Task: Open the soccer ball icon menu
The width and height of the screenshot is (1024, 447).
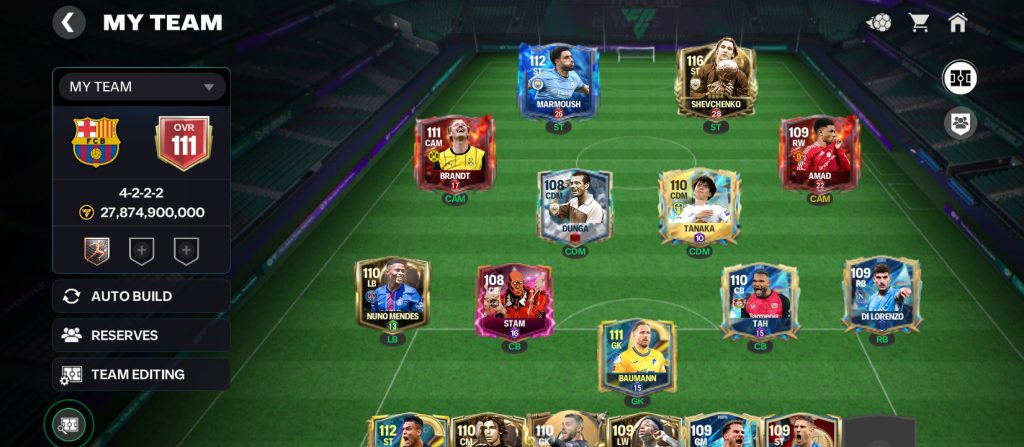Action: coord(879,23)
